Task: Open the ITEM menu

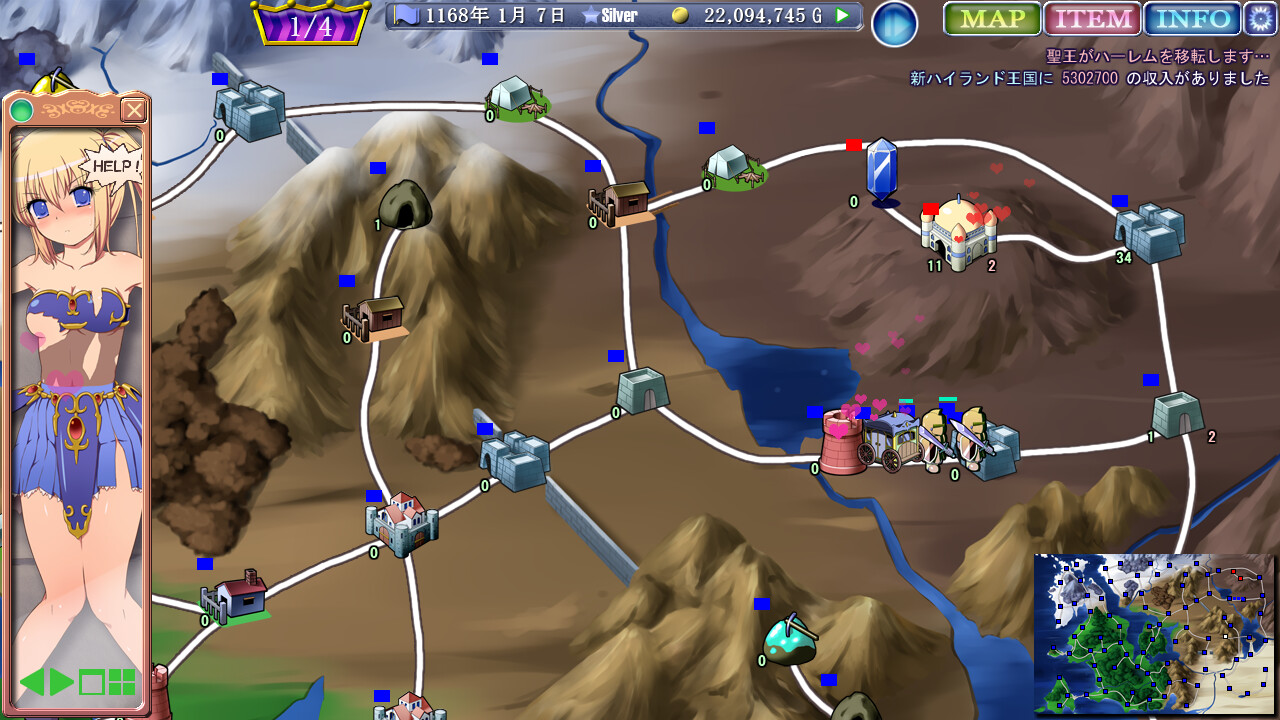Action: click(x=1092, y=19)
